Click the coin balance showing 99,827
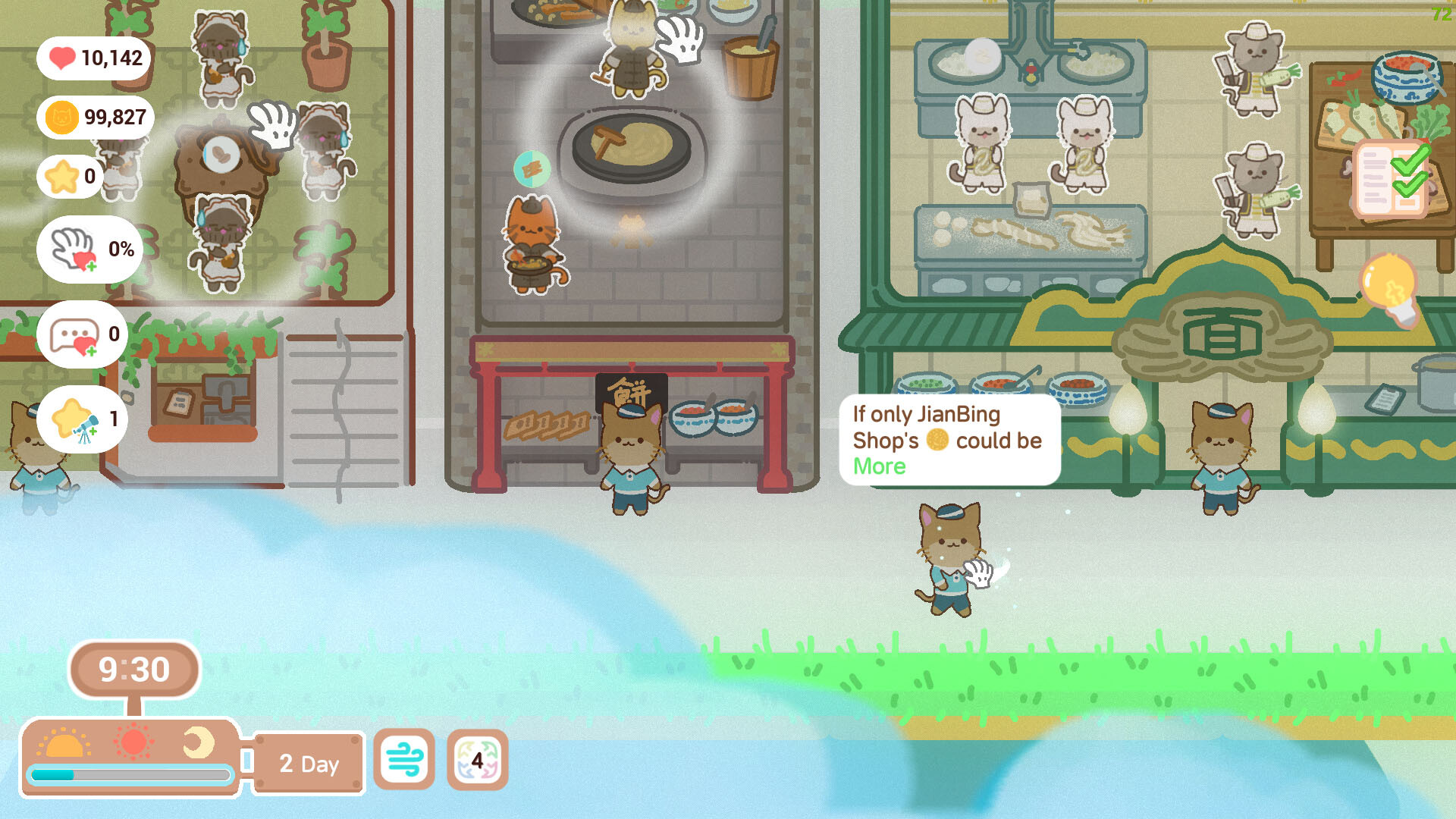The width and height of the screenshot is (1456, 819). point(96,118)
